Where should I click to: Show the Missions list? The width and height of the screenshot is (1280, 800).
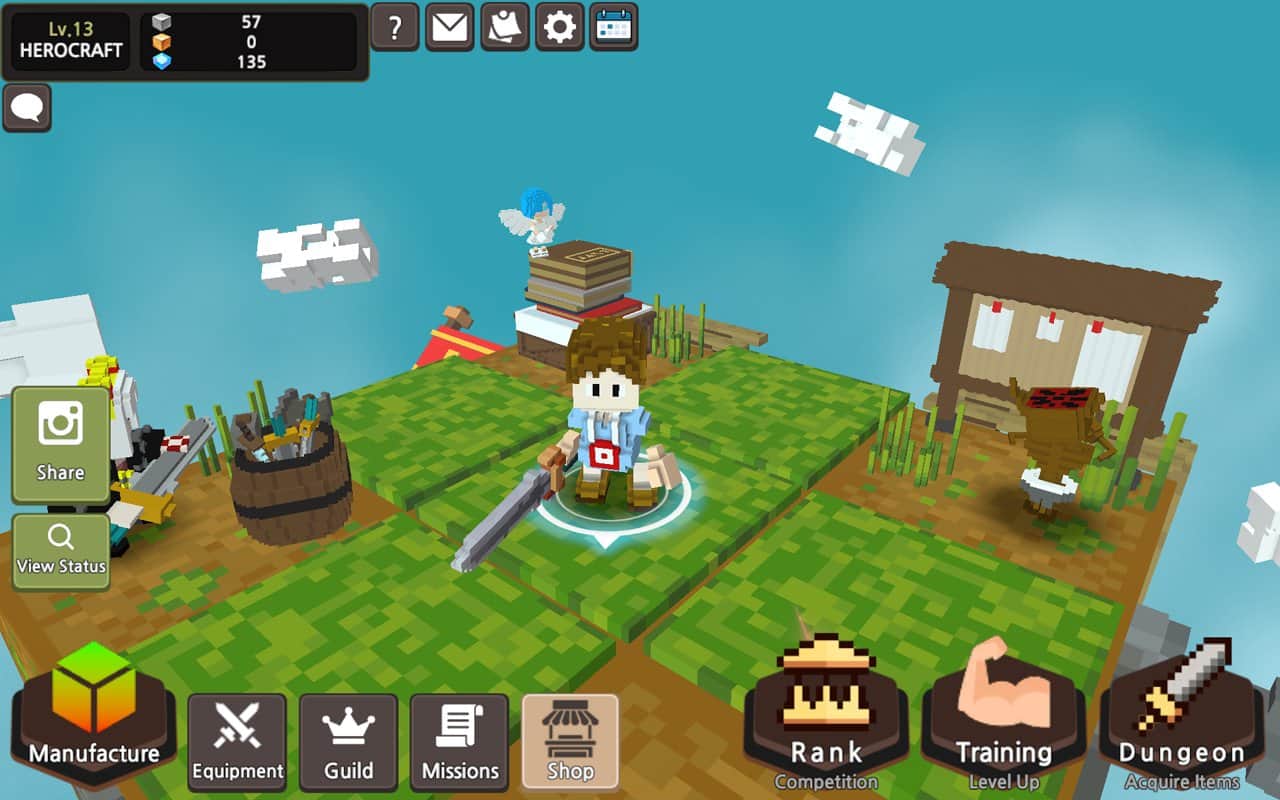459,742
